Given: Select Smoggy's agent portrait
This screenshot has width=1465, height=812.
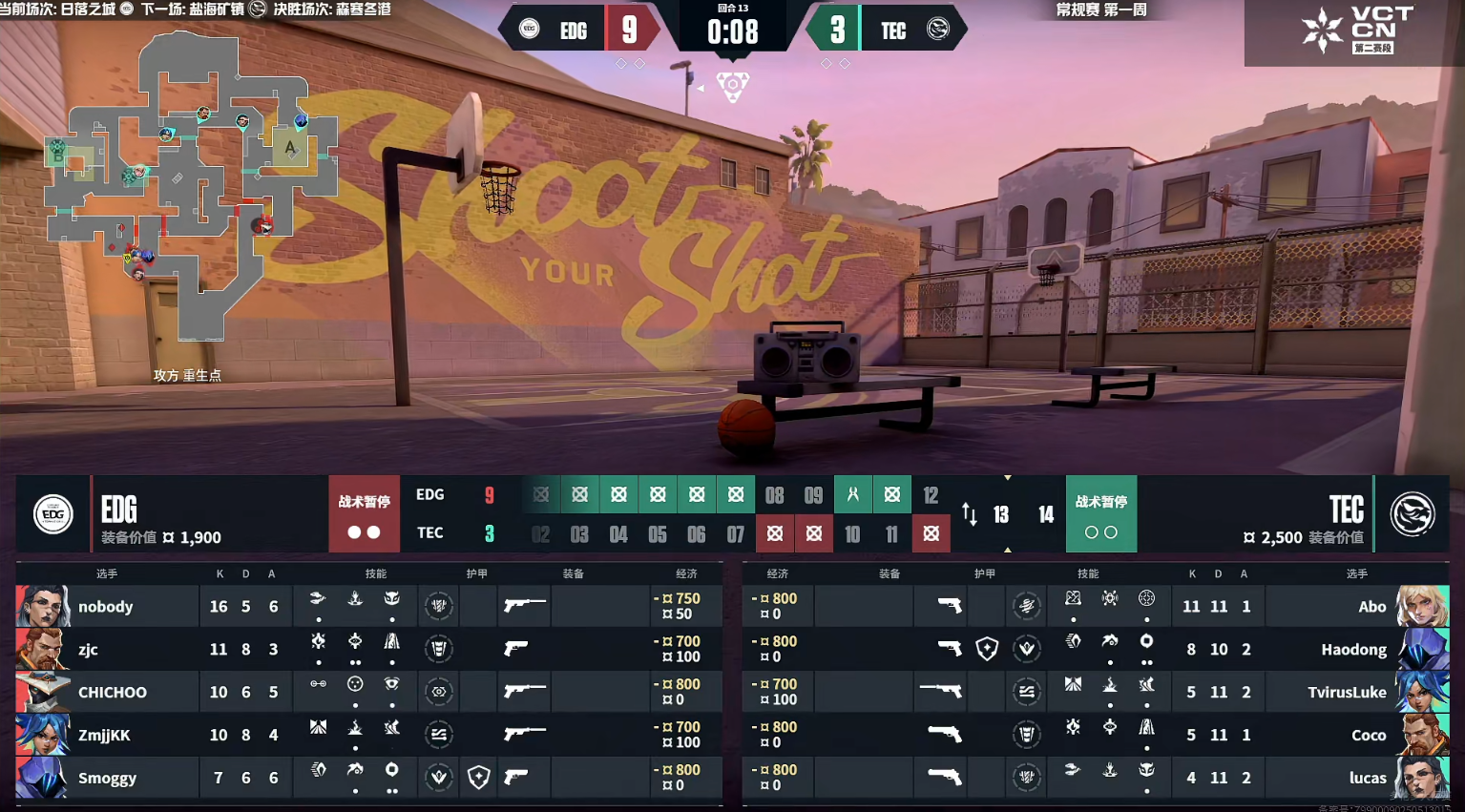Looking at the screenshot, I should [42, 778].
